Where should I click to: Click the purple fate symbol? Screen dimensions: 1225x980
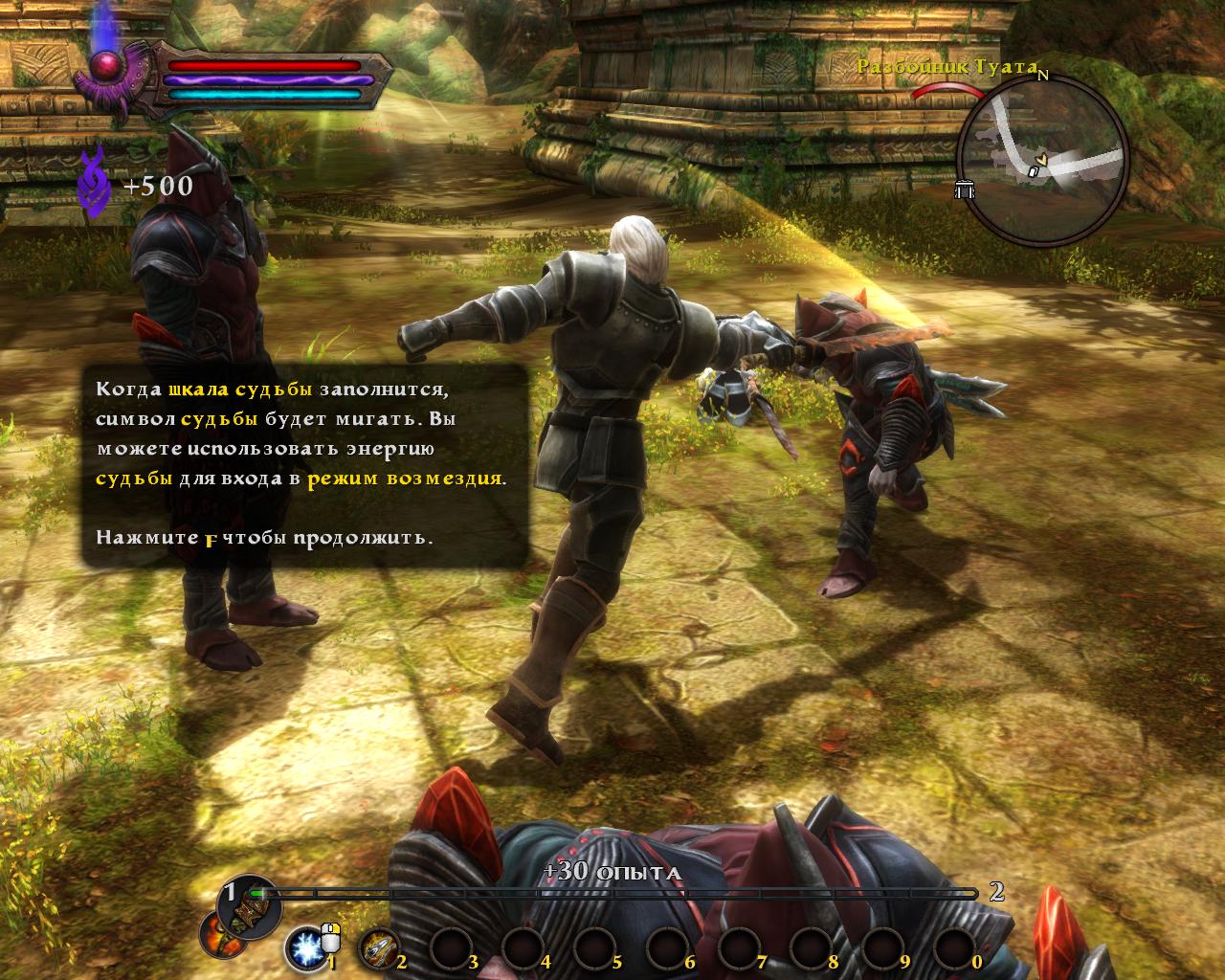tap(96, 178)
